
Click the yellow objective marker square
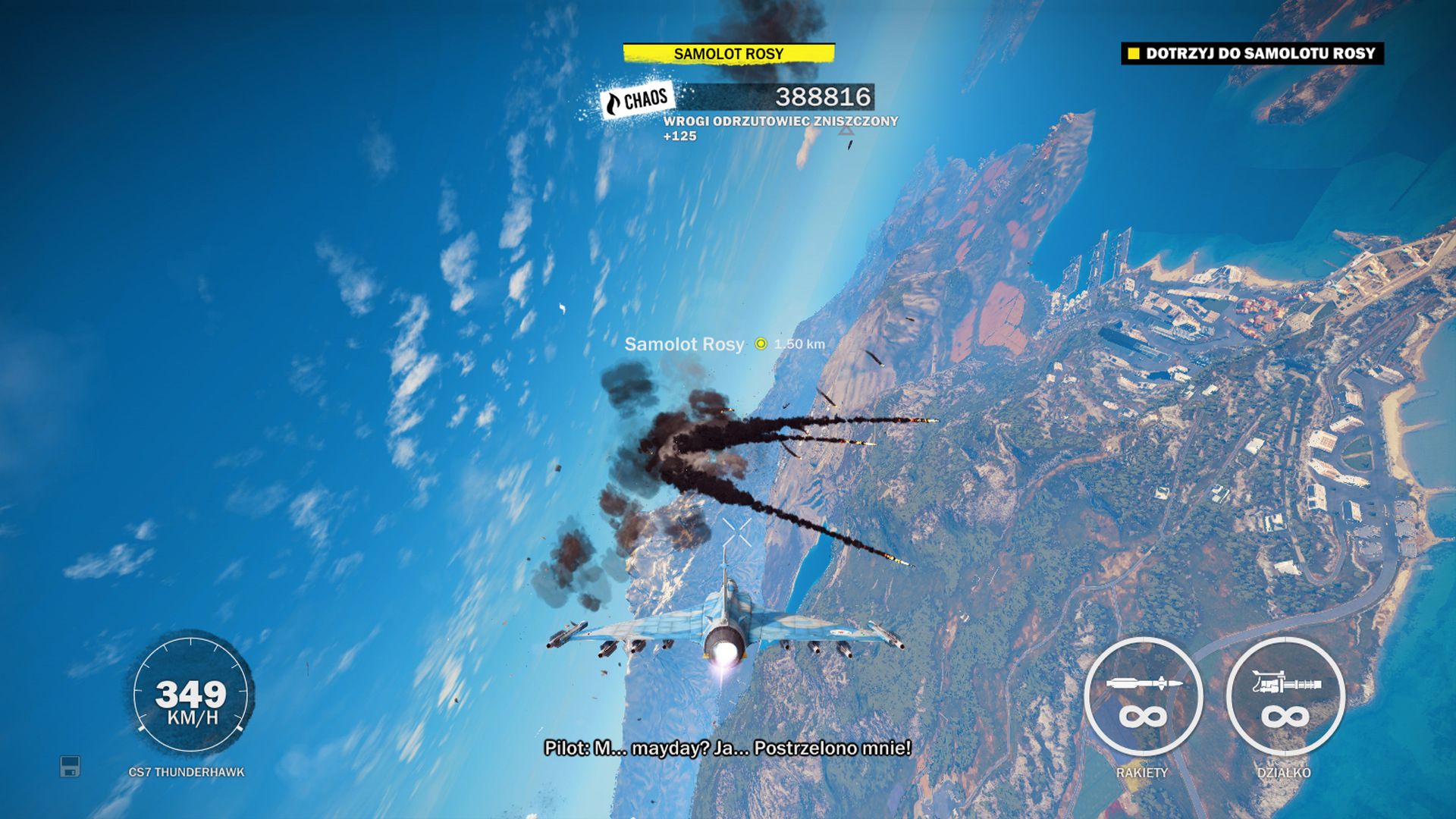(1134, 53)
